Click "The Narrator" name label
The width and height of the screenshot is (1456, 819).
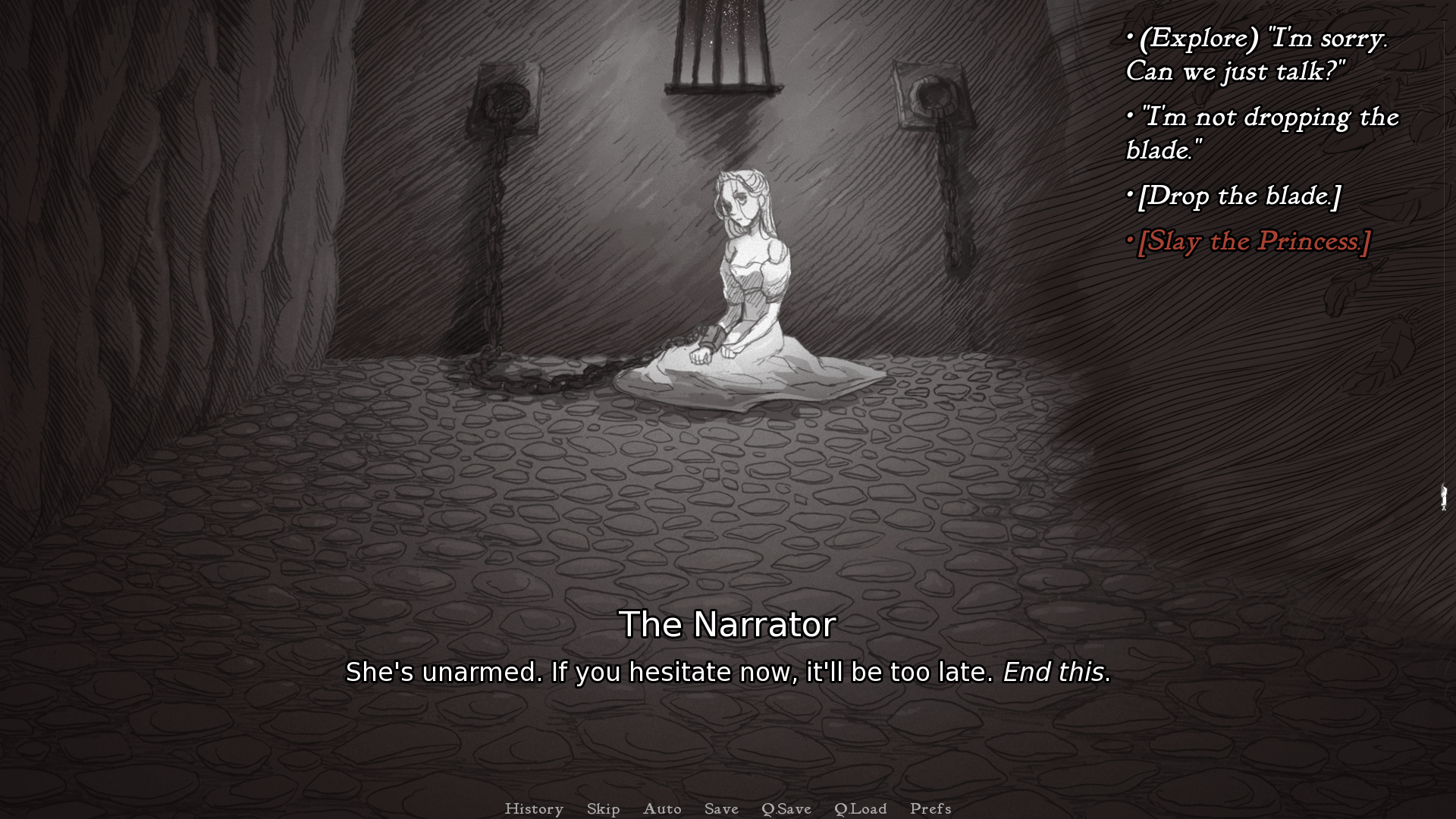click(727, 625)
